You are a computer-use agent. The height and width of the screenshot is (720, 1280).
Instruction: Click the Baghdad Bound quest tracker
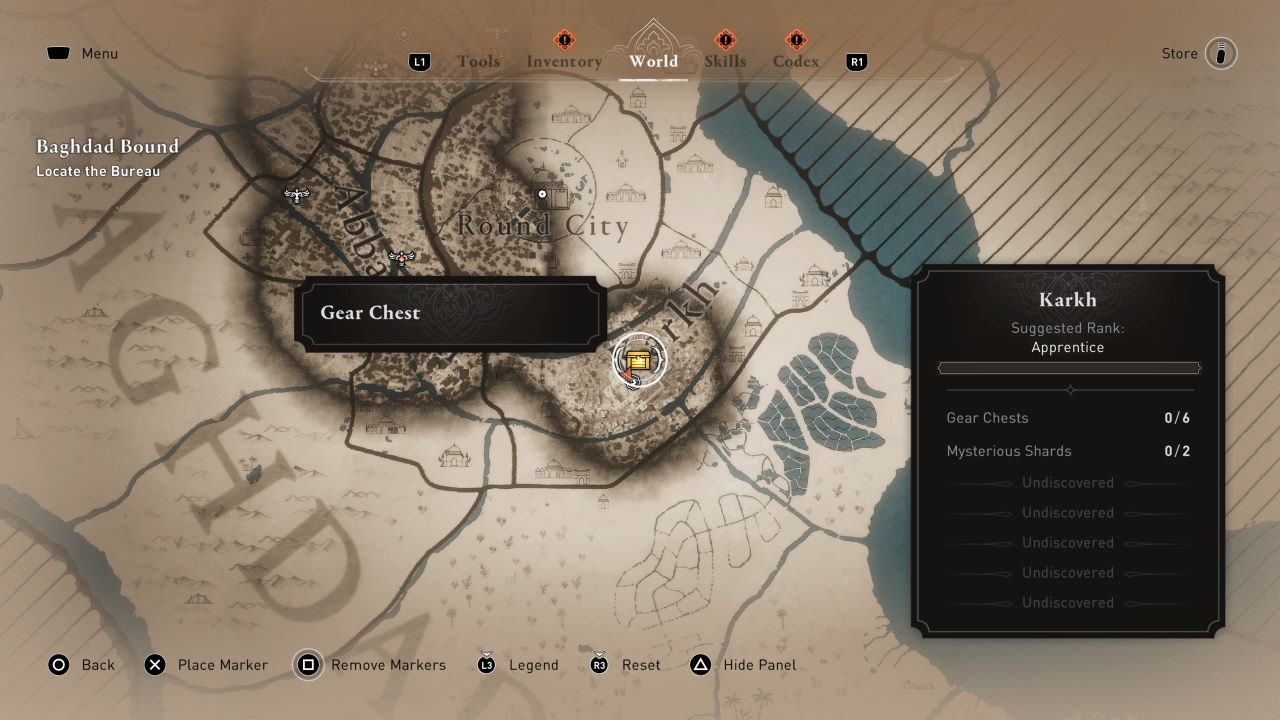coord(108,157)
